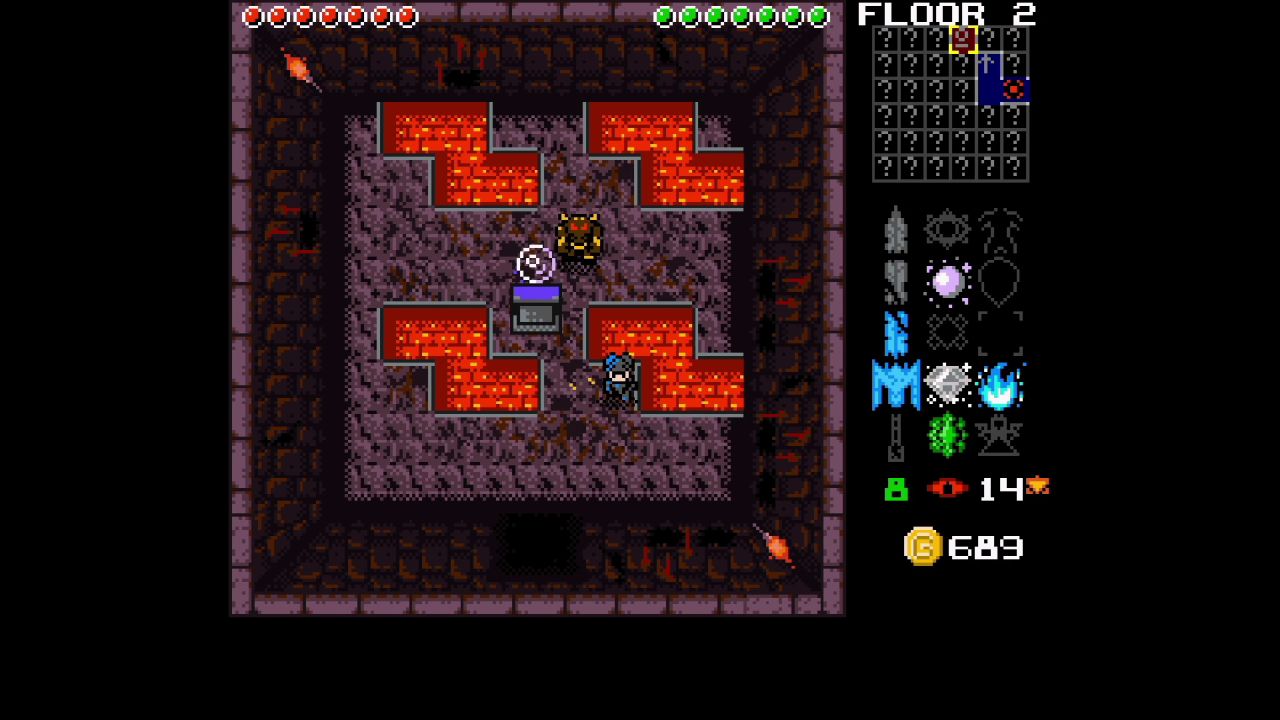The image size is (1280, 720).
Task: Select the sparkling purple orb item
Action: point(948,283)
